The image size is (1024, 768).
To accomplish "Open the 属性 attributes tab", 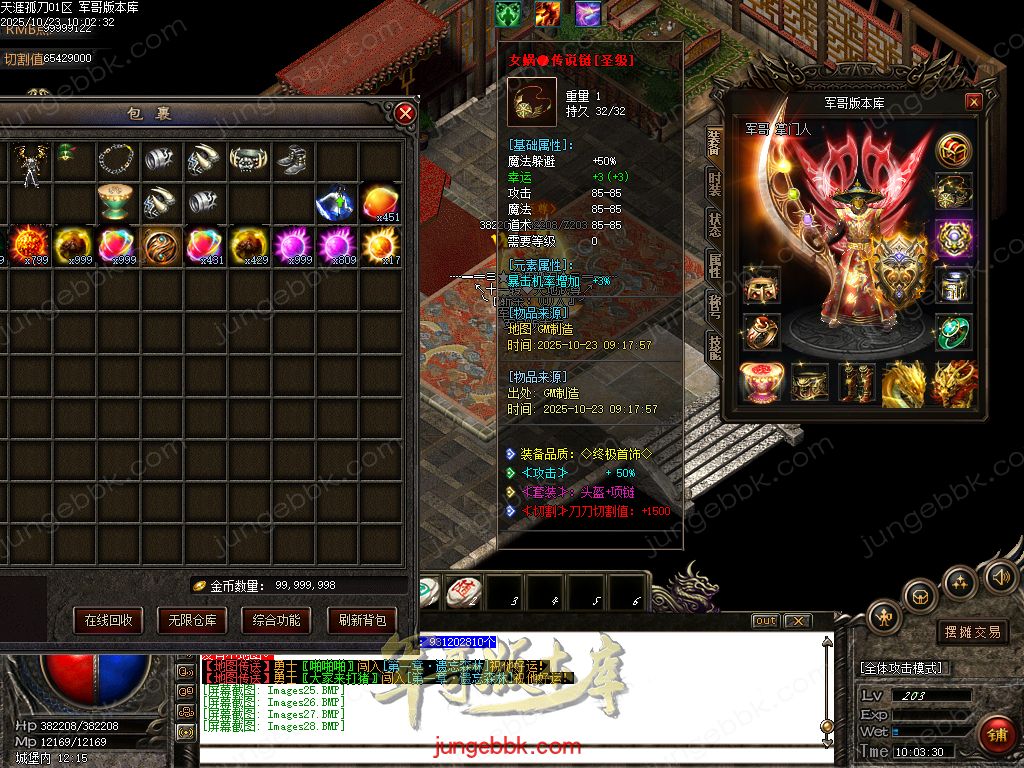I will [x=714, y=265].
